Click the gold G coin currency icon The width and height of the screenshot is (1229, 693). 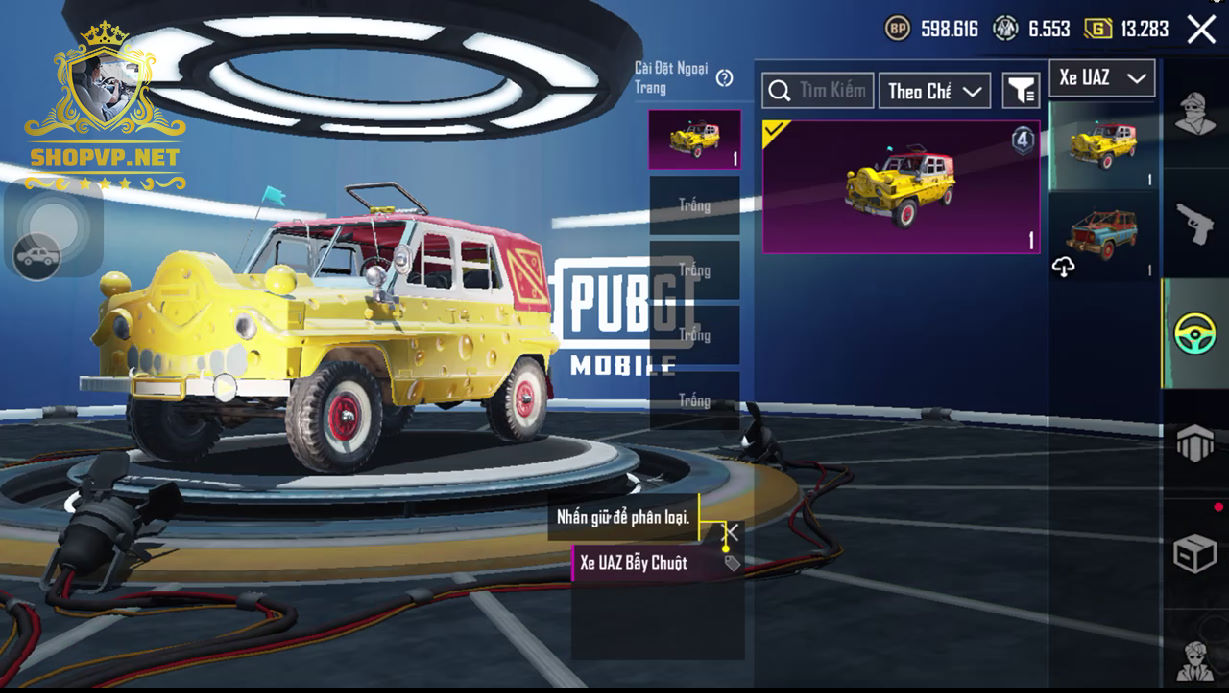1097,29
